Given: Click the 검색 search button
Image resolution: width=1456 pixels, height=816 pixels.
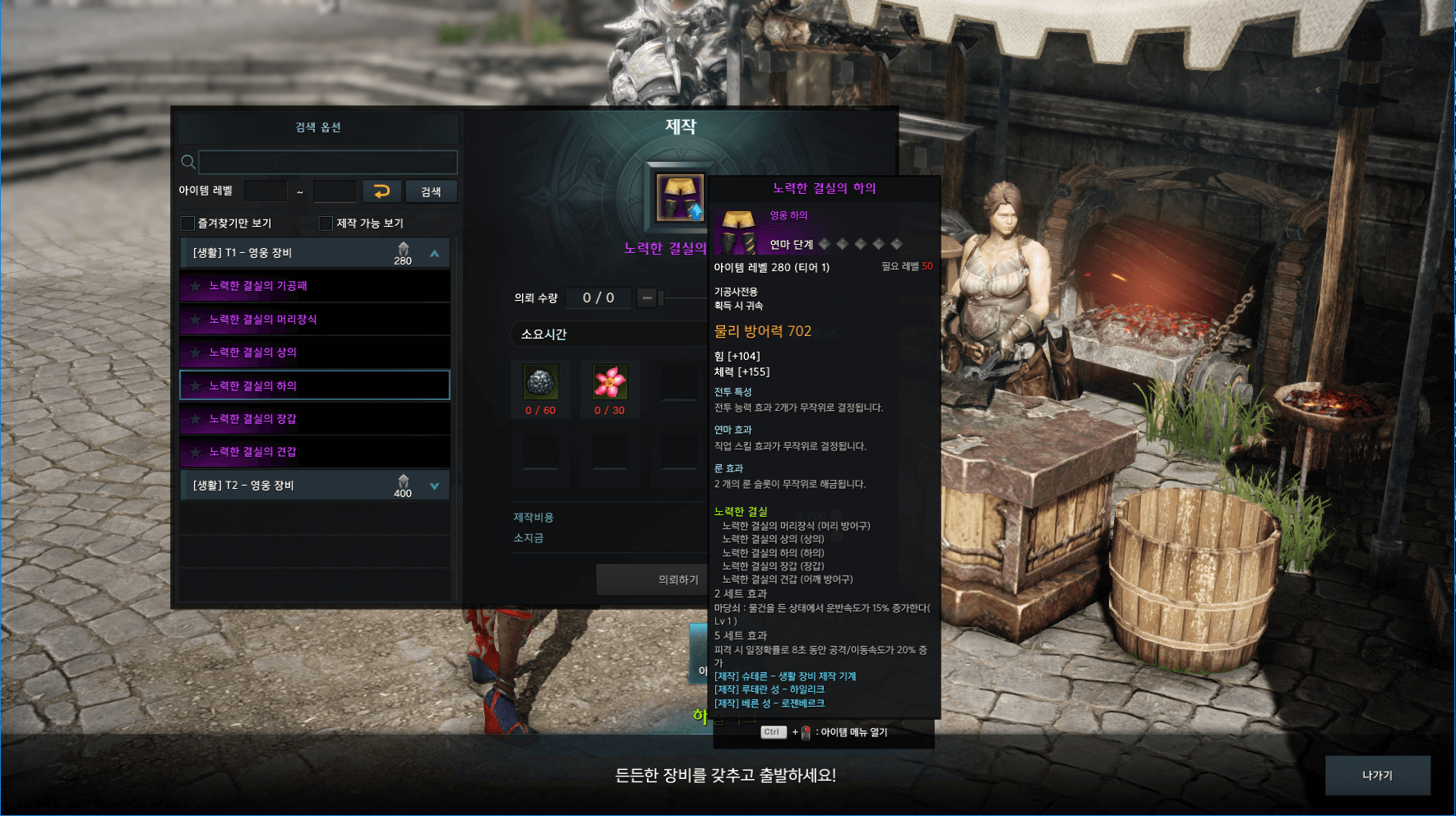Looking at the screenshot, I should (431, 191).
